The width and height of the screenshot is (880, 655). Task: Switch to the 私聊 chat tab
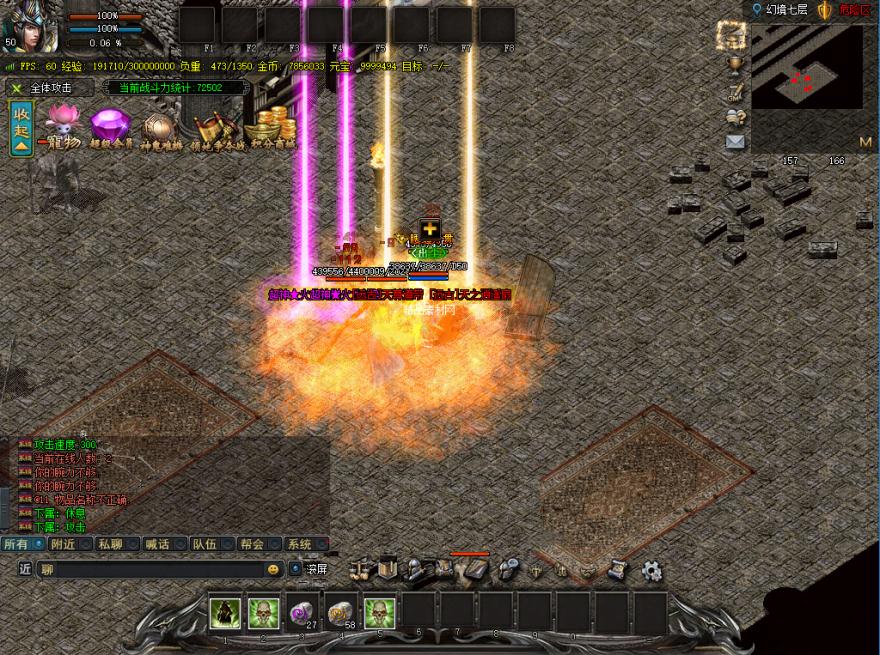tap(110, 544)
